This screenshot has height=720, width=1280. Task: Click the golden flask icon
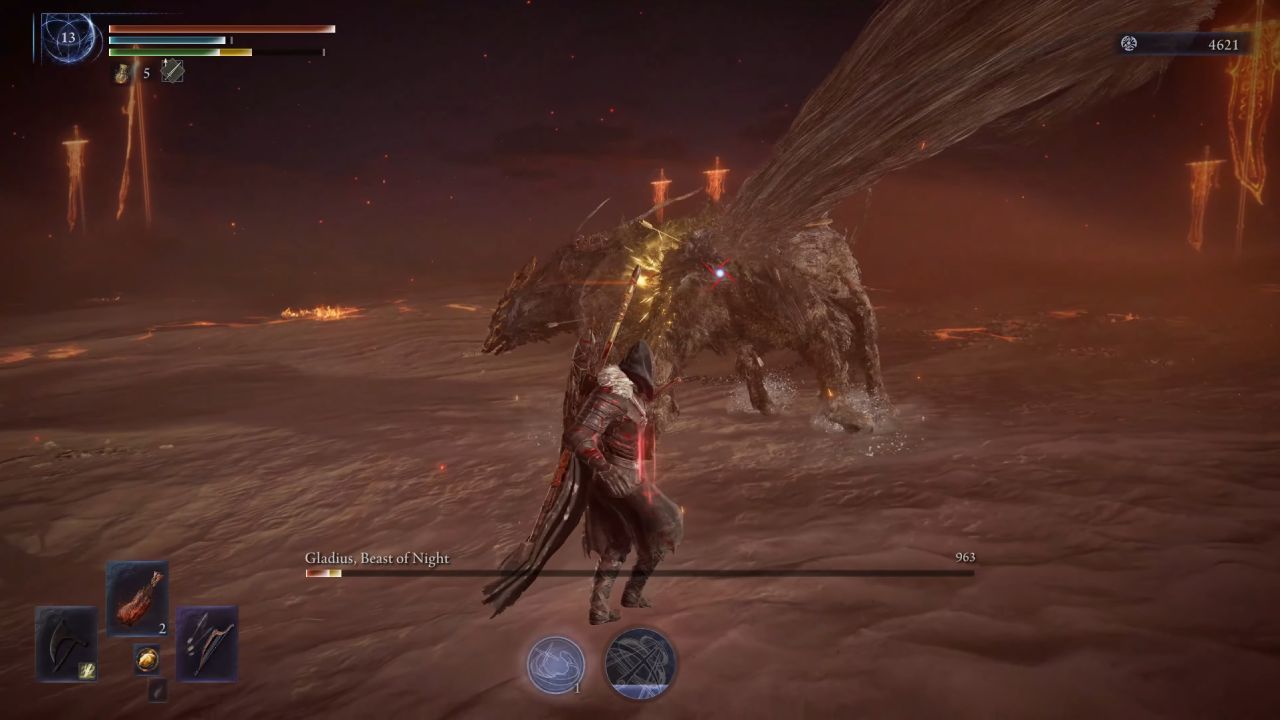pos(122,73)
